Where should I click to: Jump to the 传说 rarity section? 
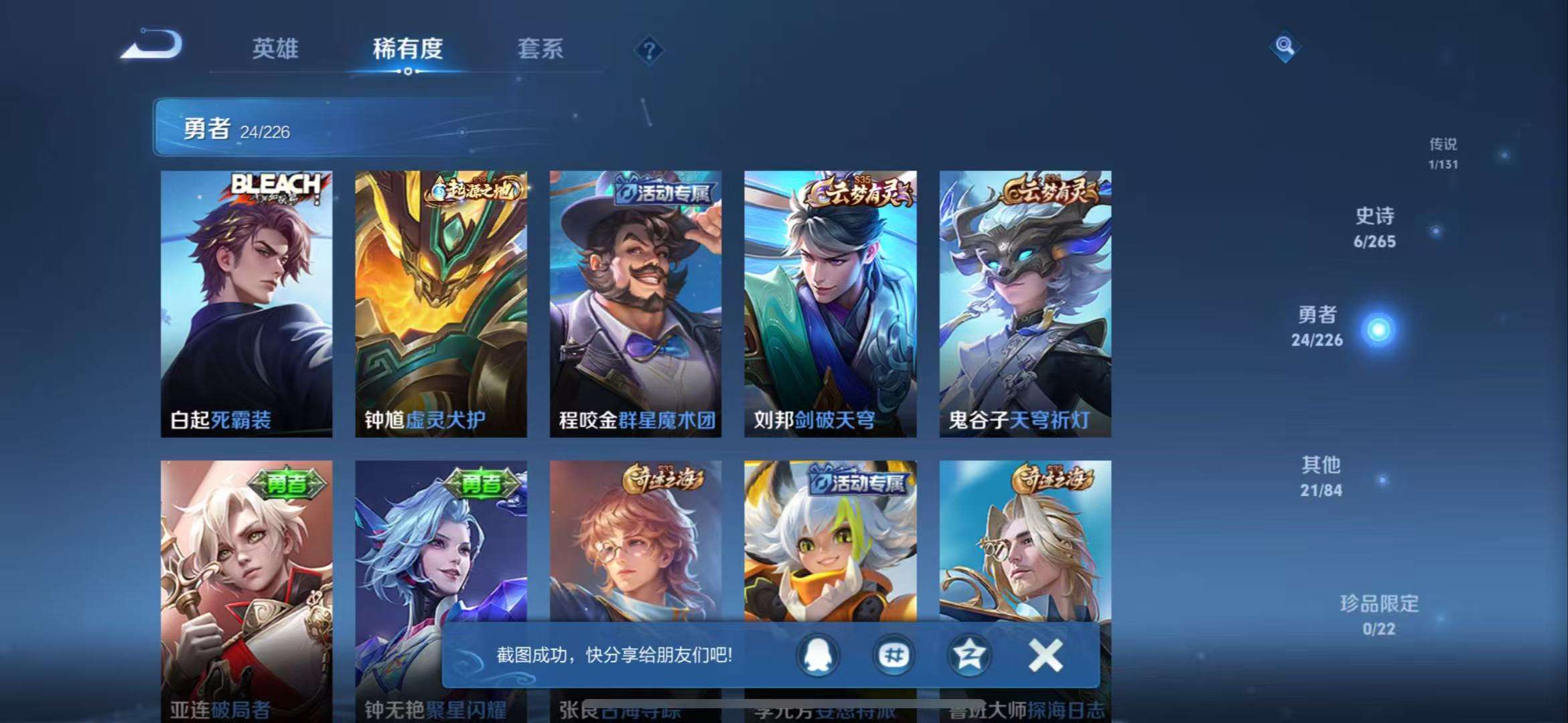pos(1441,153)
